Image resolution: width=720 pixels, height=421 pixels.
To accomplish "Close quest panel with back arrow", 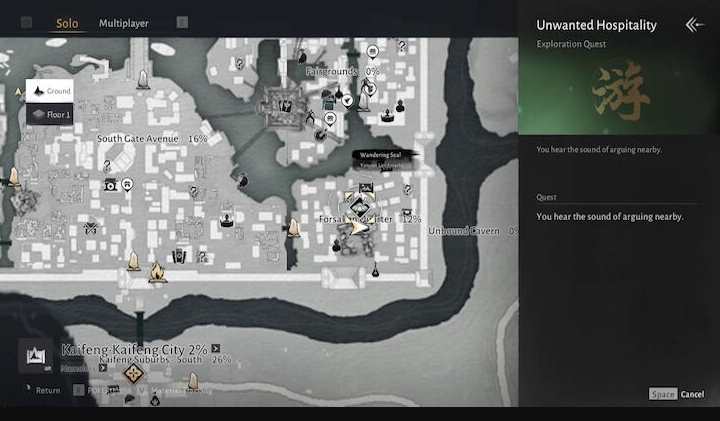I will point(694,25).
